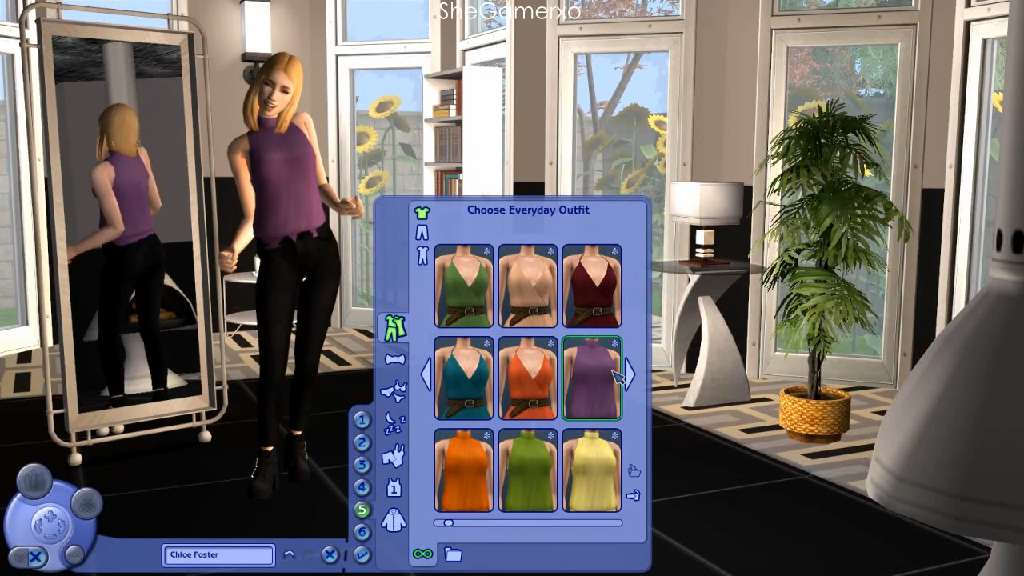Filter outfits by tops only
The height and width of the screenshot is (576, 1024).
point(422,212)
